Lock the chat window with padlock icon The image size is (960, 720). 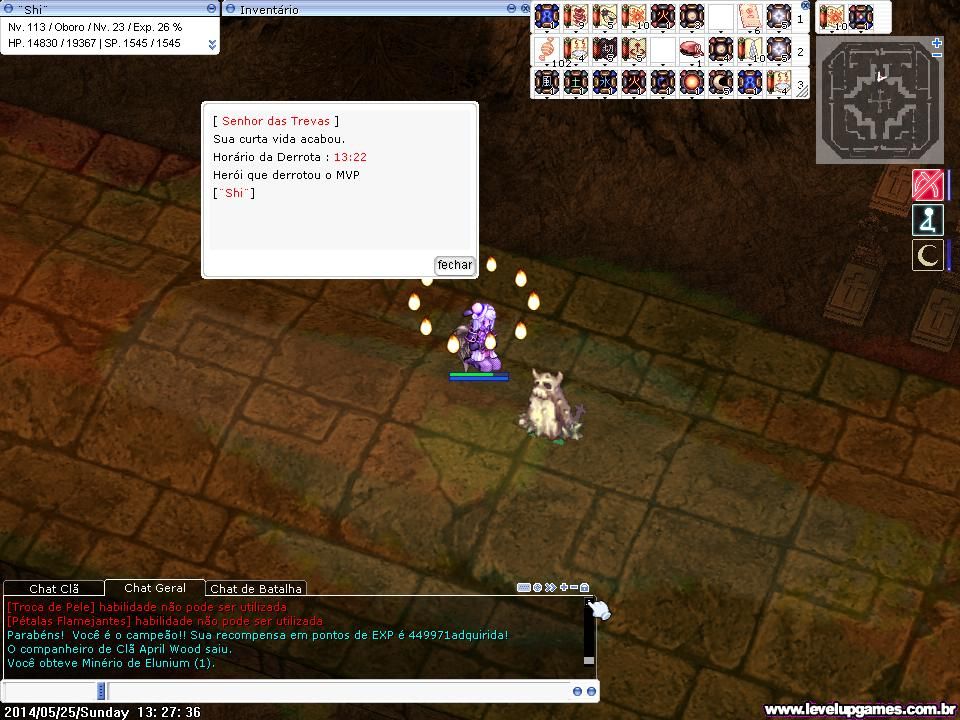pos(585,588)
